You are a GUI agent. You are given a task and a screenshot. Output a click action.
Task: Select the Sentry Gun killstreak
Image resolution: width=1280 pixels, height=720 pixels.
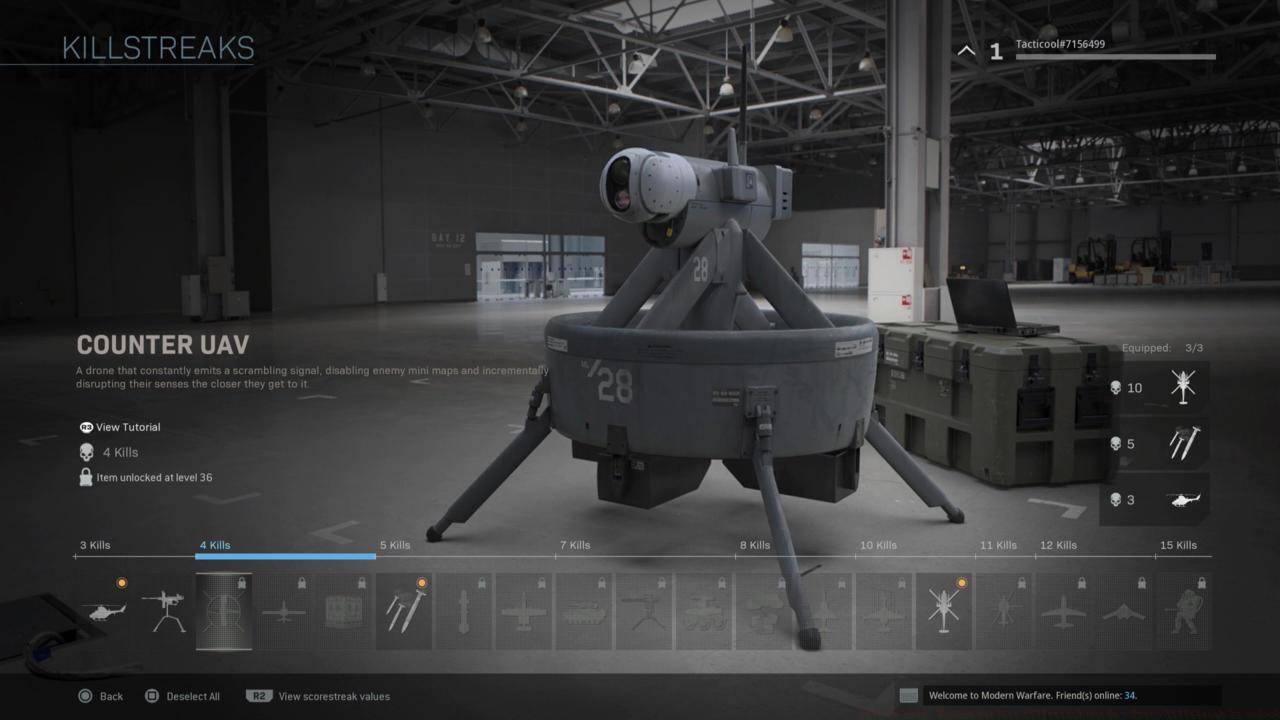point(644,610)
